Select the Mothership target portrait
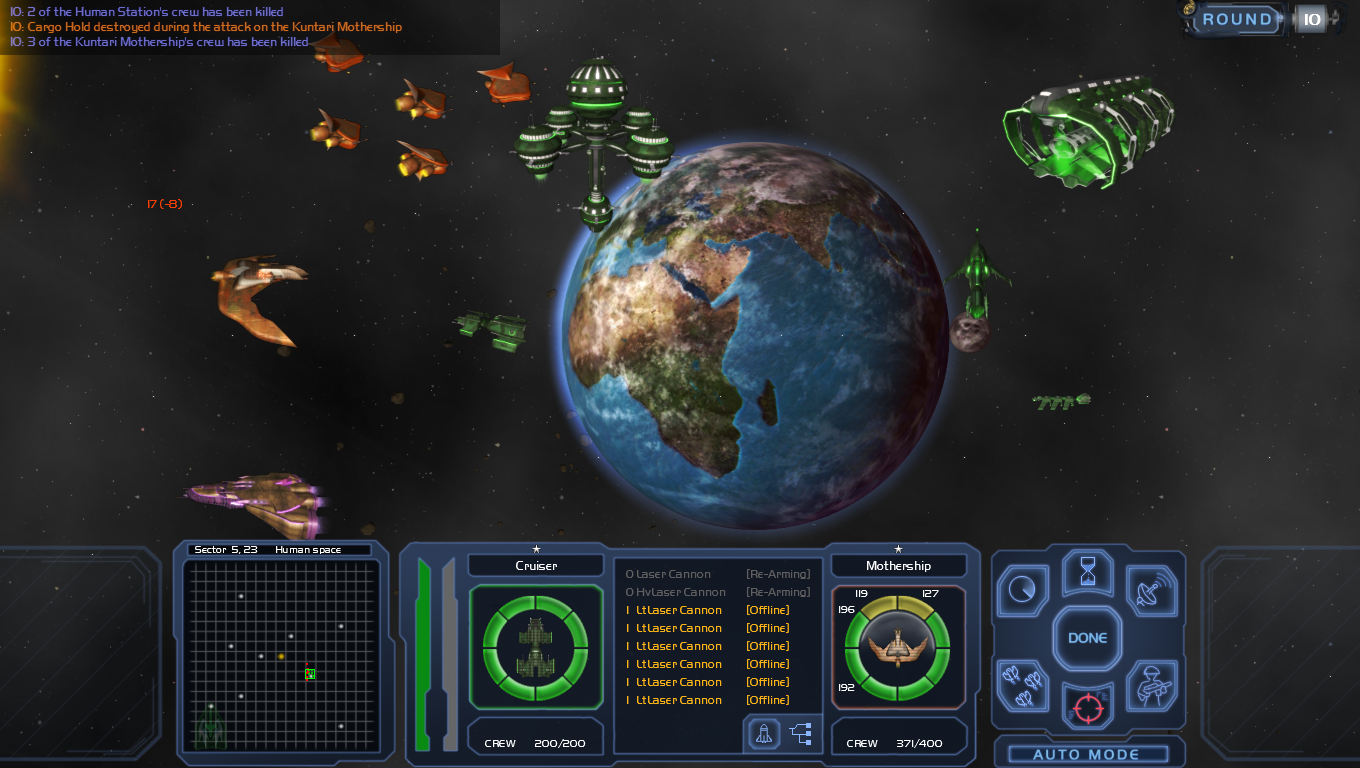The height and width of the screenshot is (768, 1360). click(897, 647)
